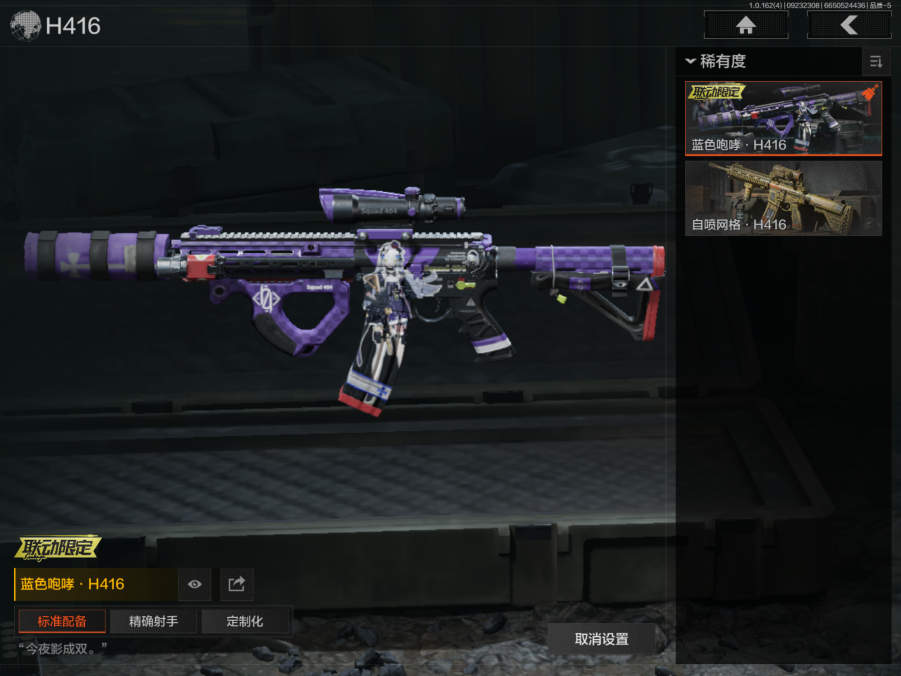The height and width of the screenshot is (676, 901).
Task: Share the weapon skin
Action: [x=237, y=584]
